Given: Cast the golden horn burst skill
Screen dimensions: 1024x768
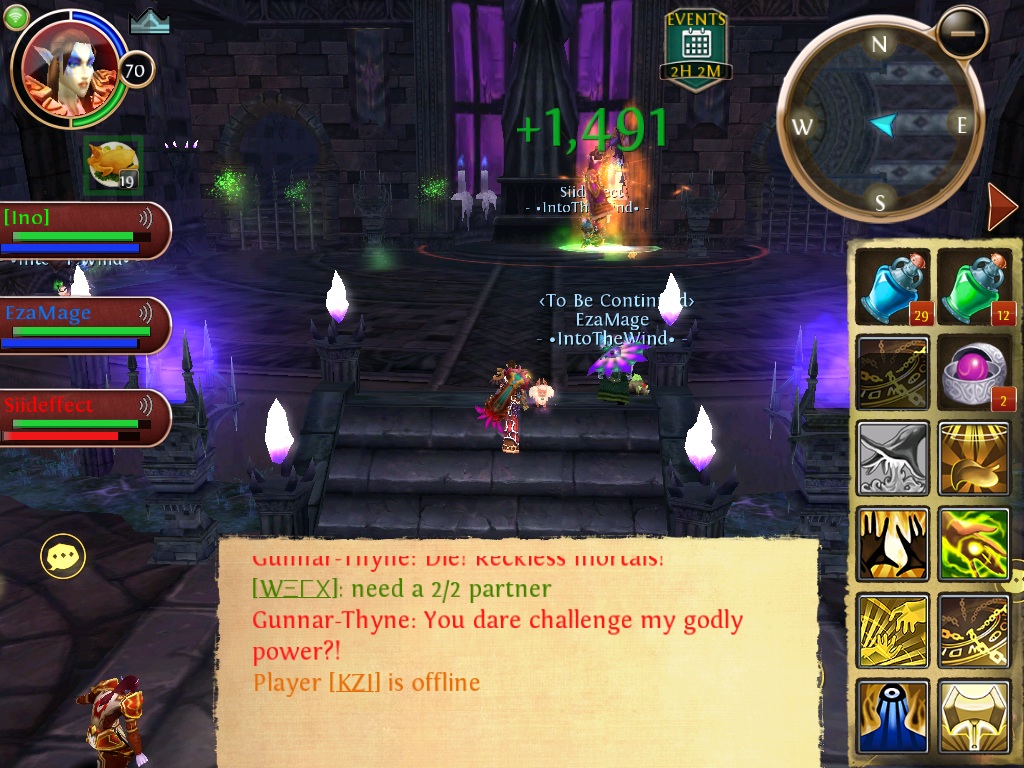Looking at the screenshot, I should (x=975, y=458).
